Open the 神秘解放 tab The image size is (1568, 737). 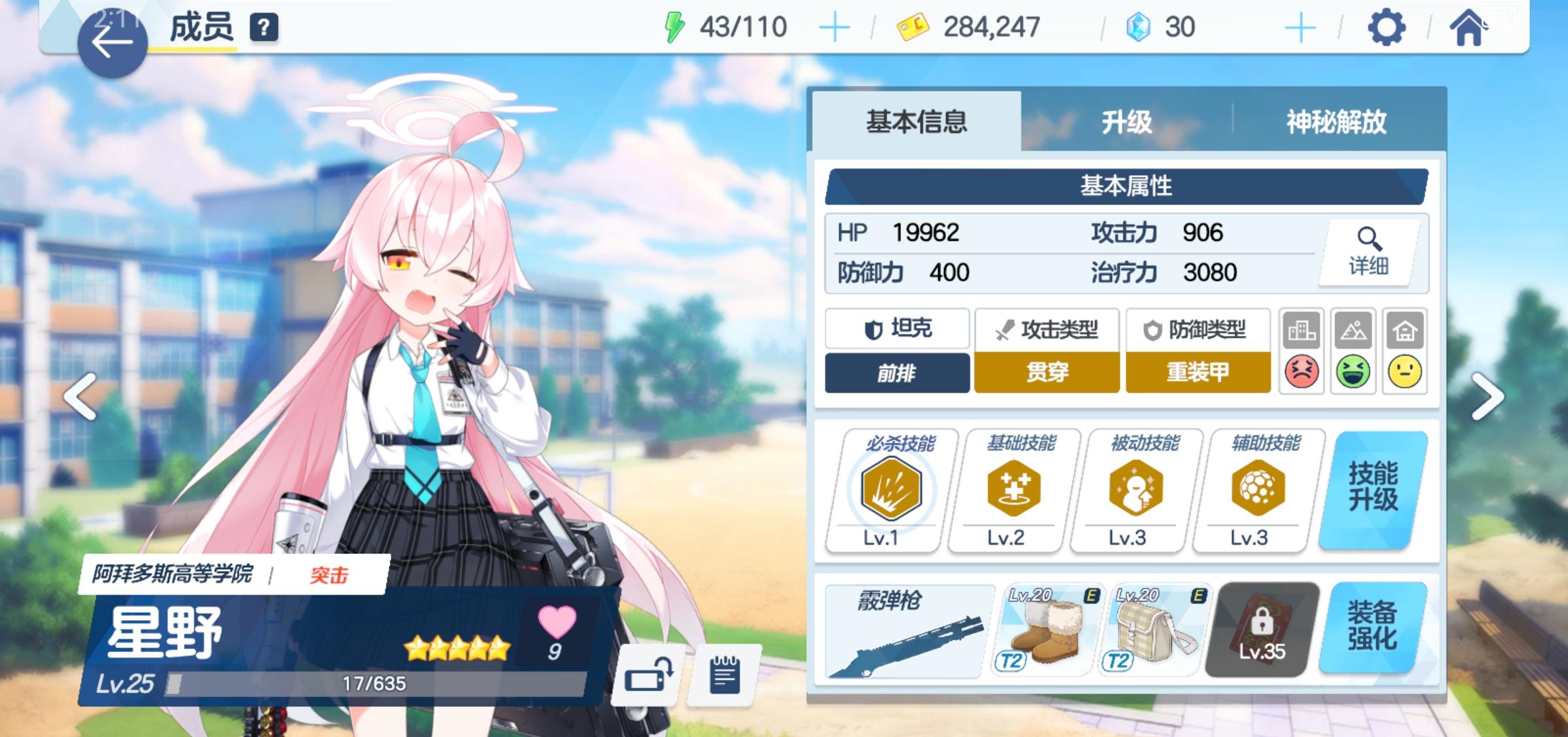tap(1335, 121)
